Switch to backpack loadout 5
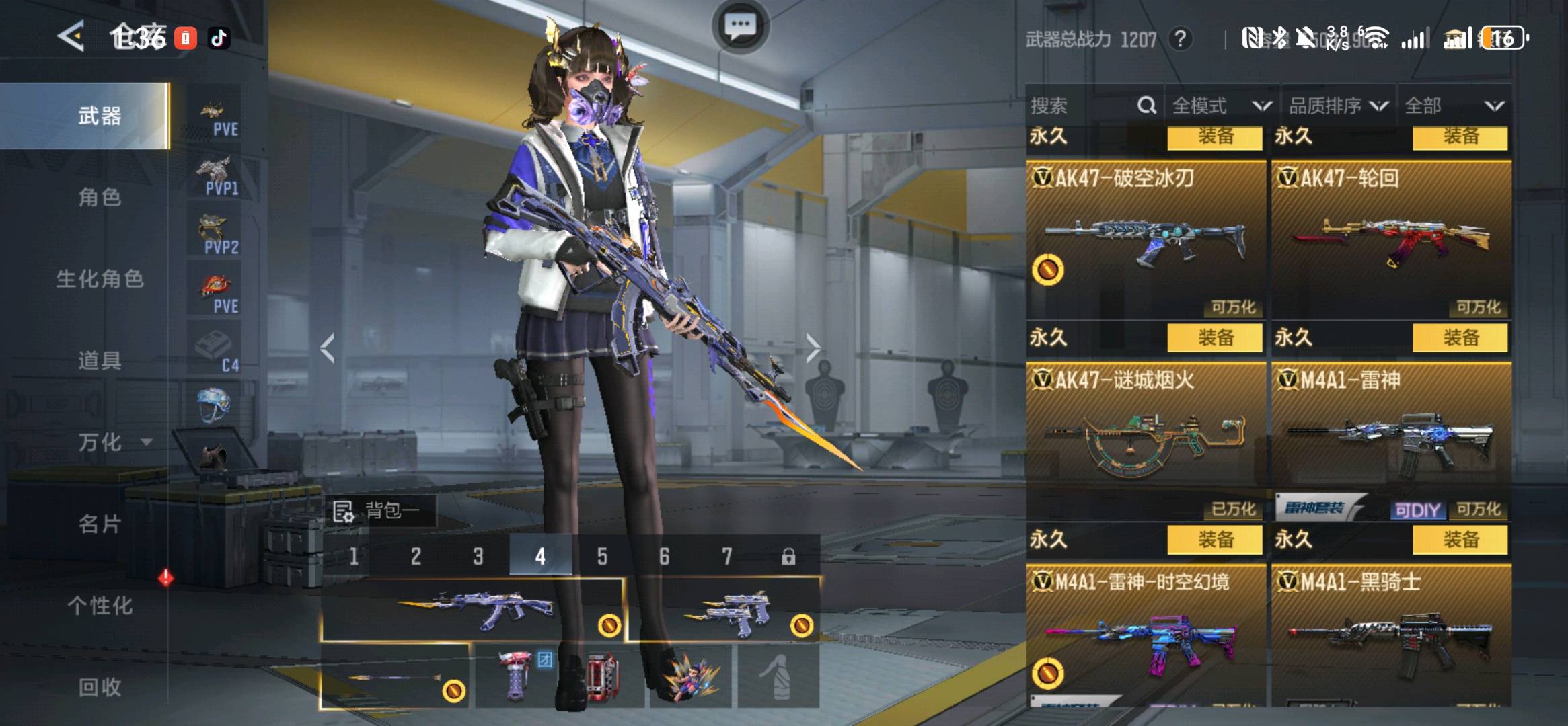This screenshot has width=1568, height=726. [x=602, y=556]
